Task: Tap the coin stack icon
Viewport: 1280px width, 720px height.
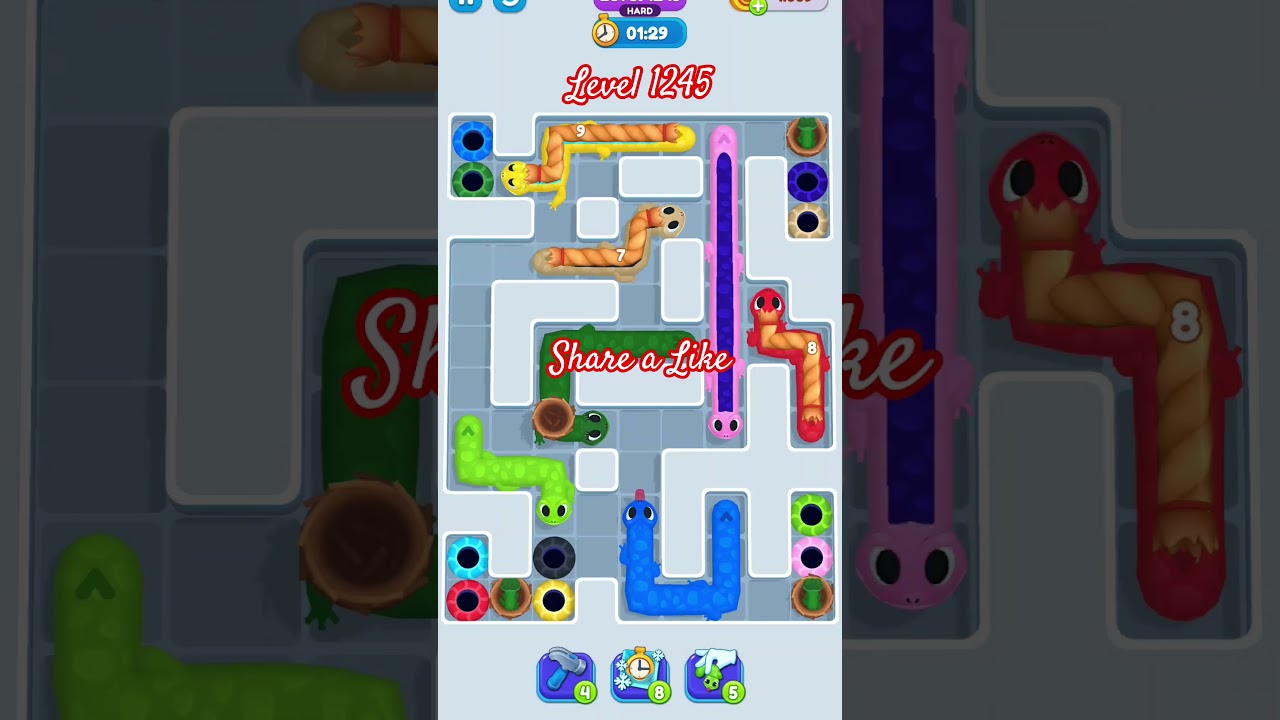Action: 737,5
